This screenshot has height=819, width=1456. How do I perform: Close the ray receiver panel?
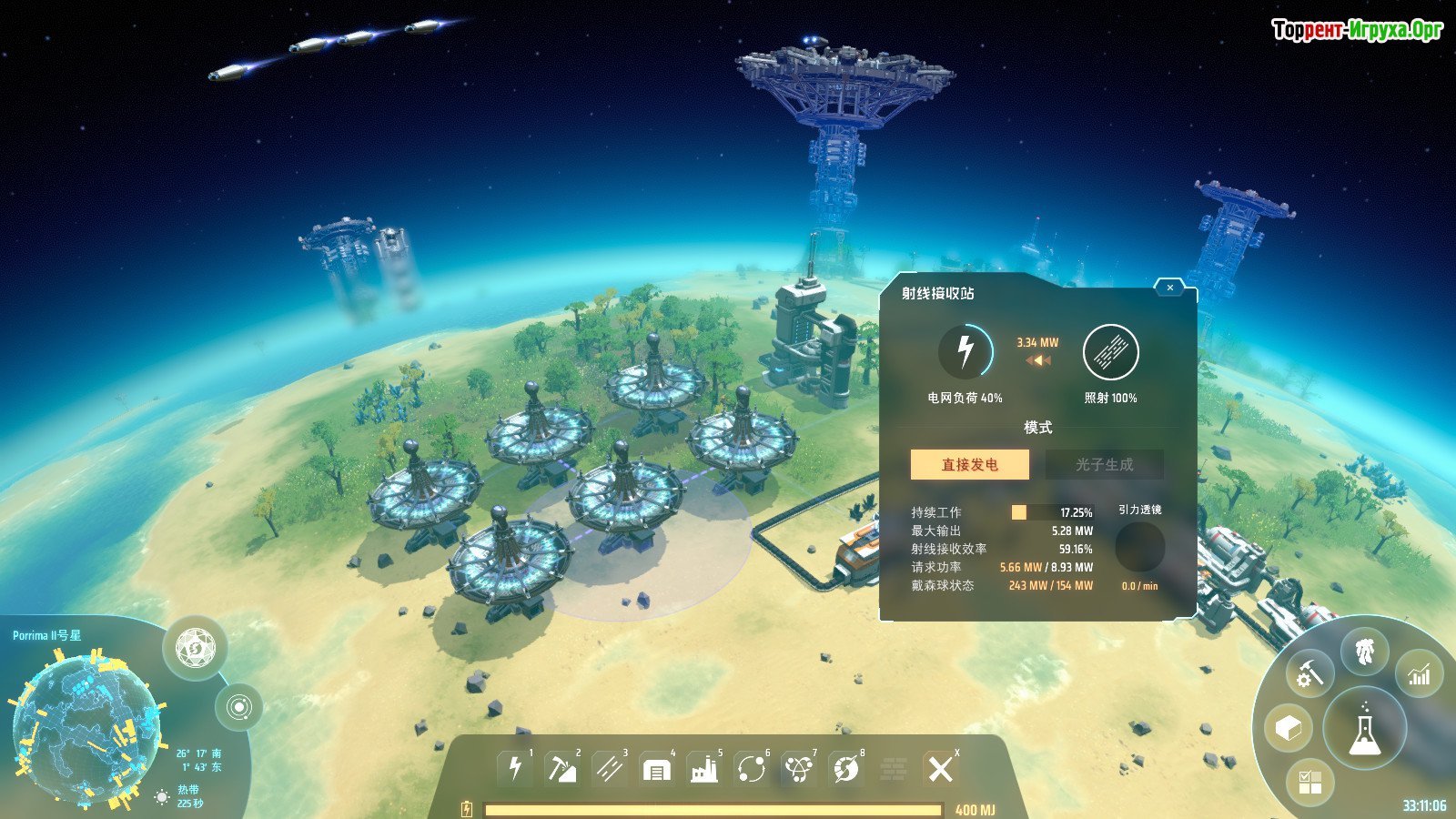1169,288
